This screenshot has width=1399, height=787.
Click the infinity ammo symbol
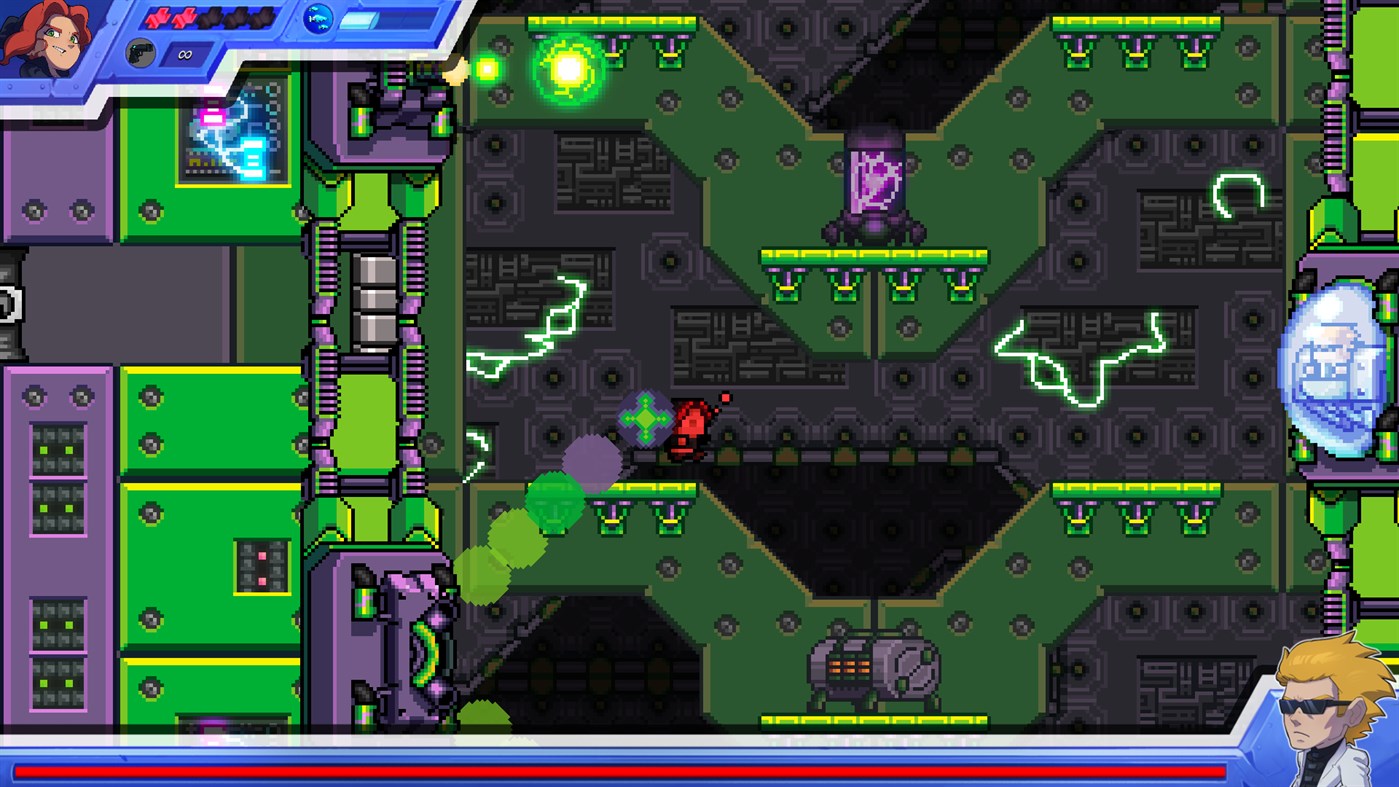click(184, 55)
